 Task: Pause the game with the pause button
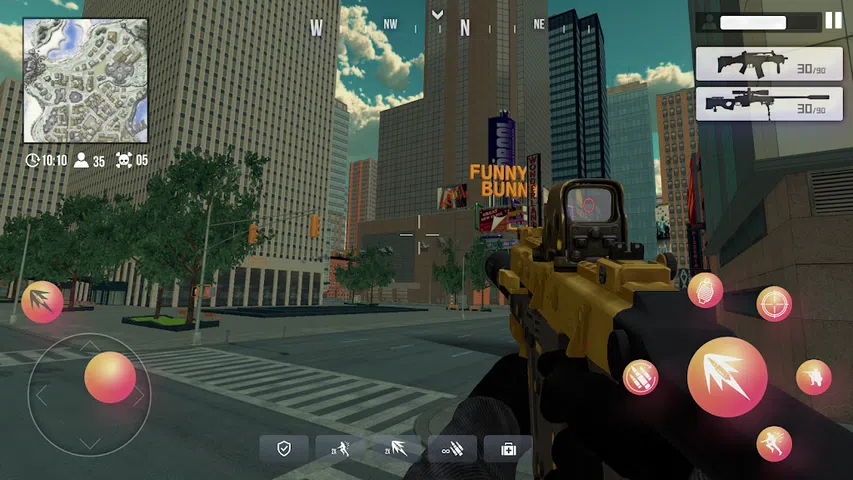point(833,21)
